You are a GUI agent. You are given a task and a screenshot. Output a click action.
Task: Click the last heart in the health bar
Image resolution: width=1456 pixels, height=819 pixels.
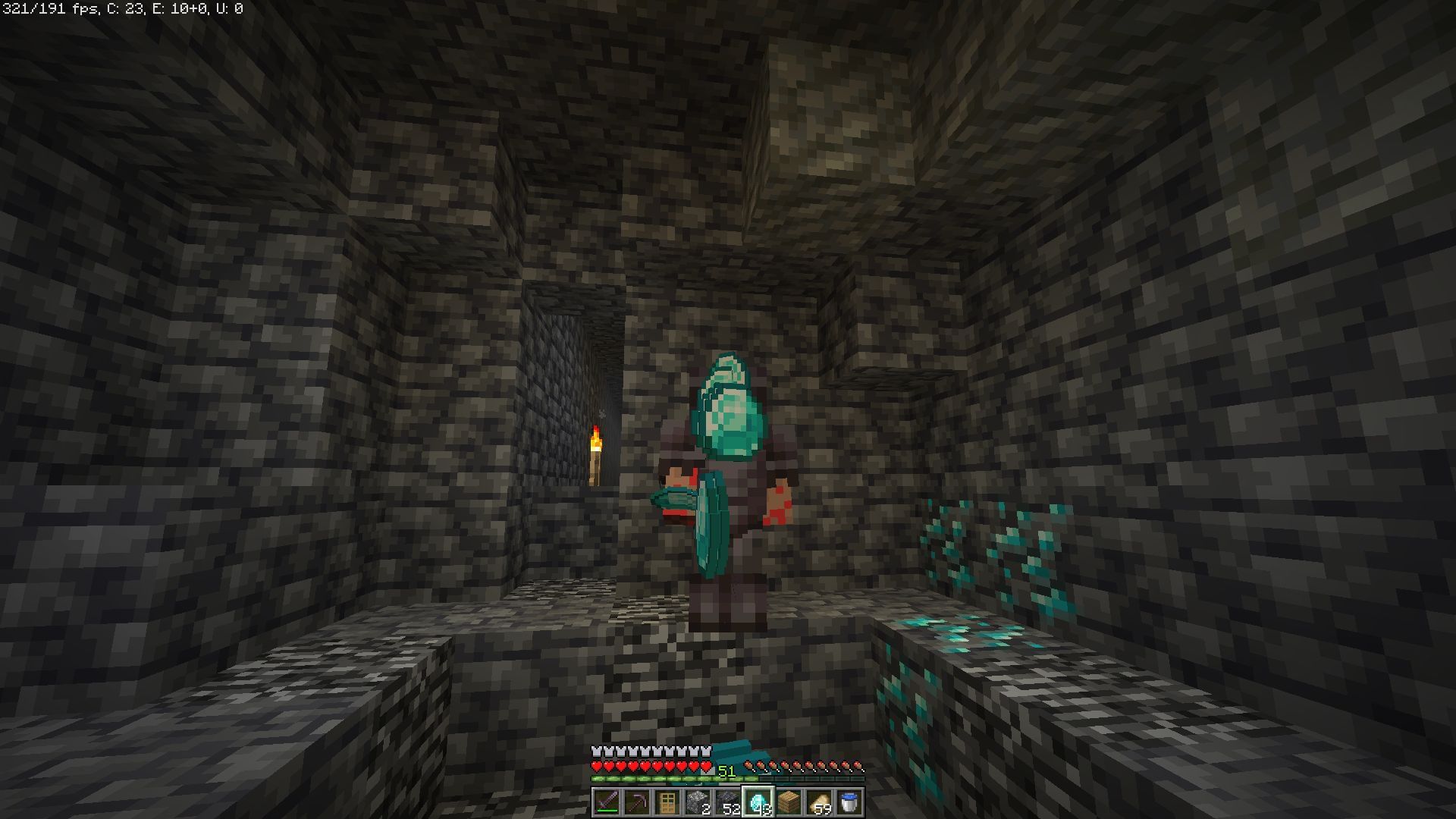(707, 767)
